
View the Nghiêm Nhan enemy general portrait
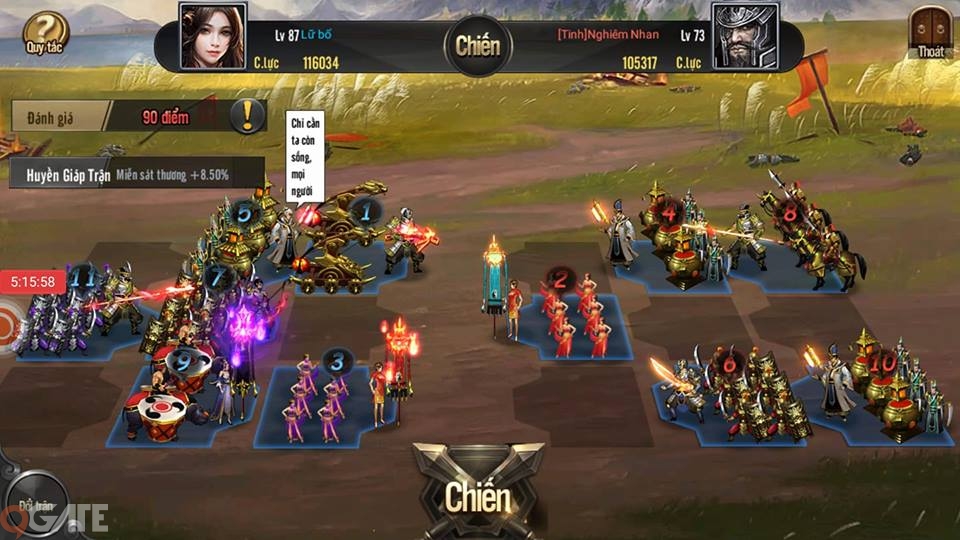(745, 36)
